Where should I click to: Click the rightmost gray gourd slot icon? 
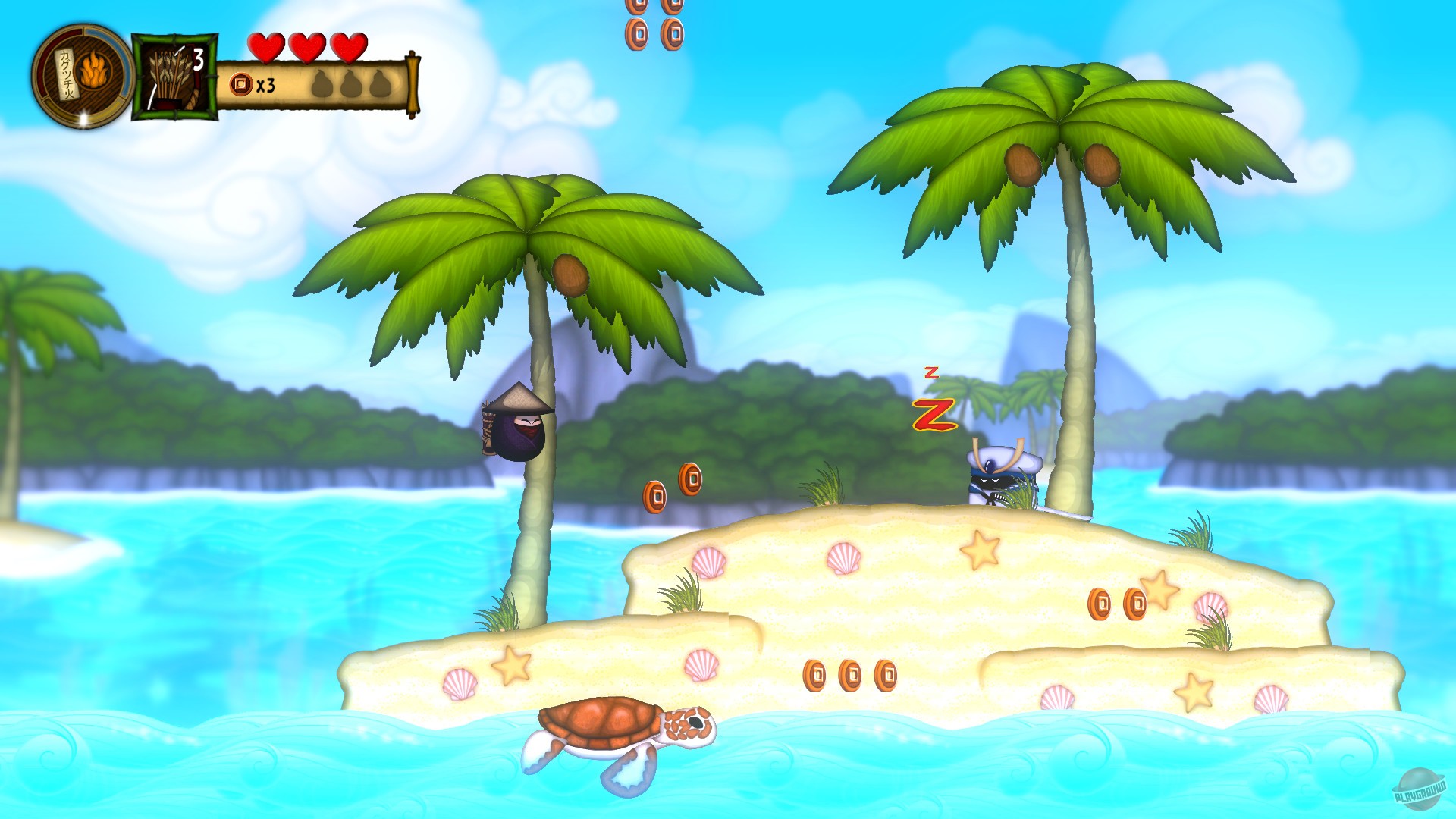381,83
